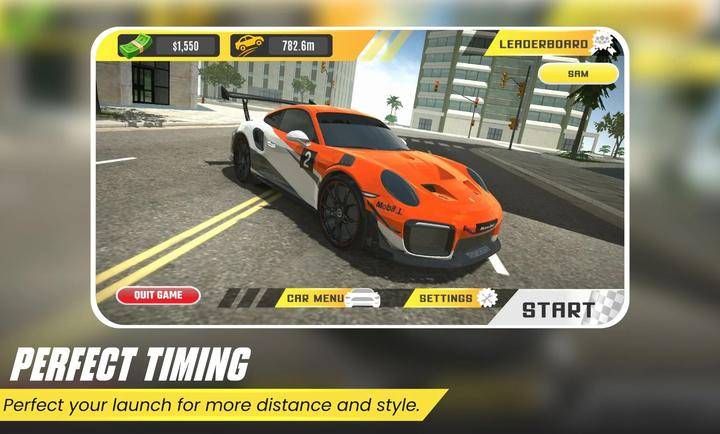Quit the game with the red button
Viewport: 720px width, 434px height.
[158, 295]
